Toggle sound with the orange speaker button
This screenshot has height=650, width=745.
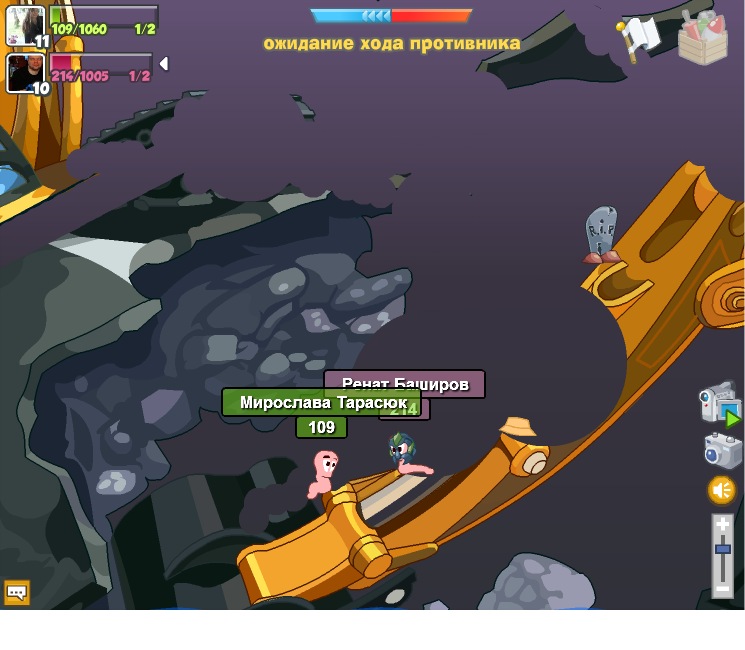point(722,490)
